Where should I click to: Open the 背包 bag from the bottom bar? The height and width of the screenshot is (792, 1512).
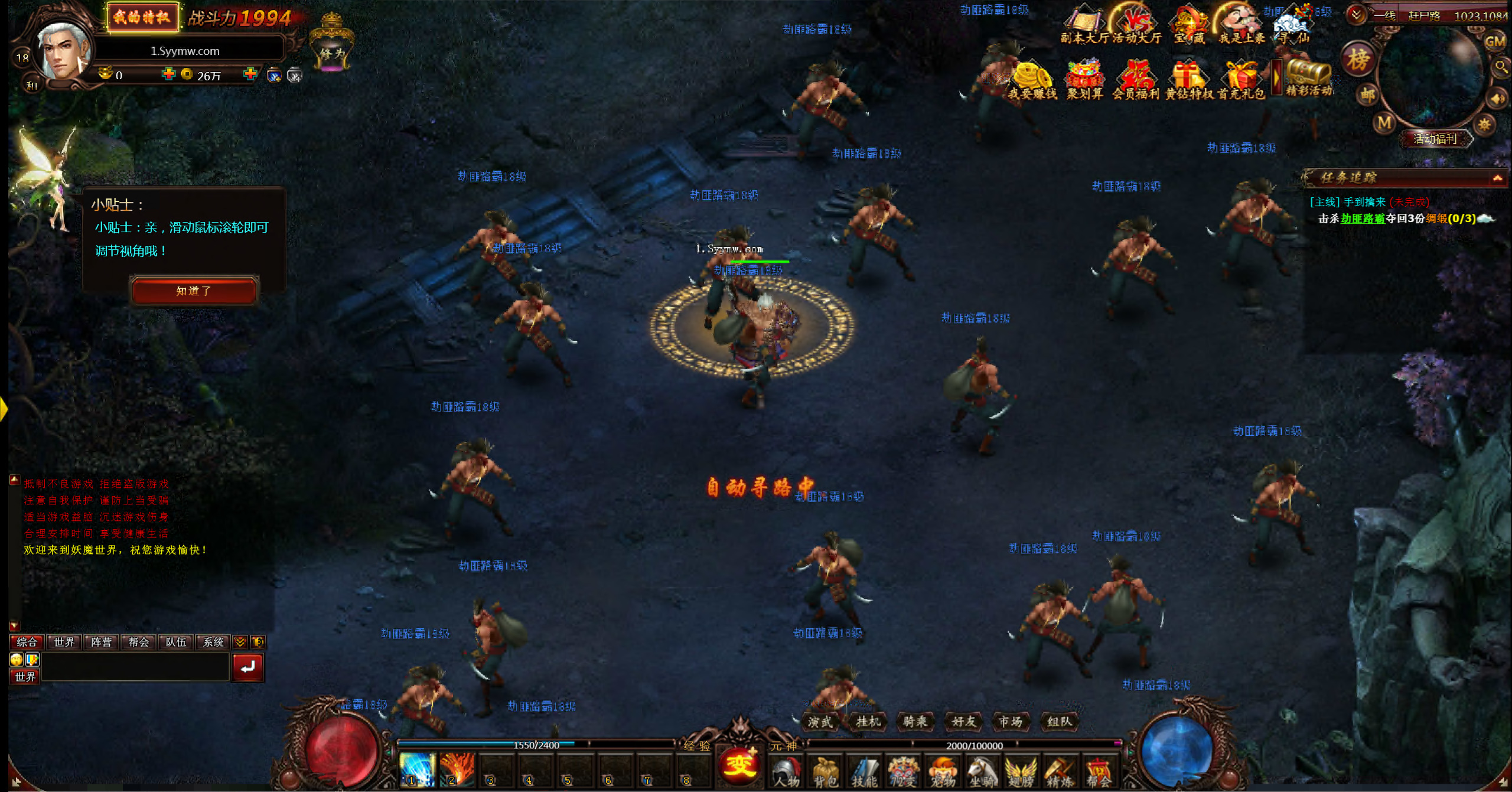tap(825, 772)
